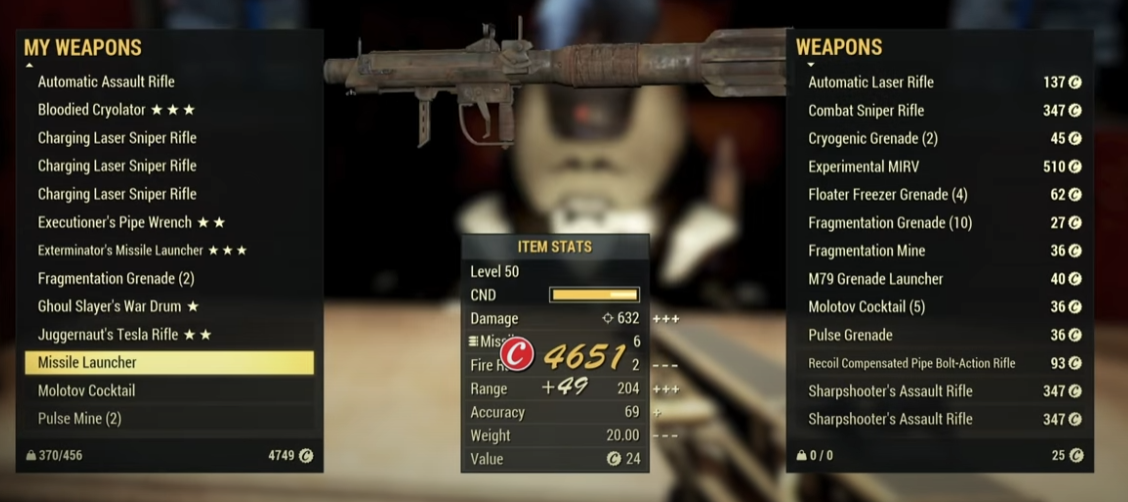
Task: Choose Combat Sniper Rifle priced 347 caps
Action: click(x=866, y=110)
